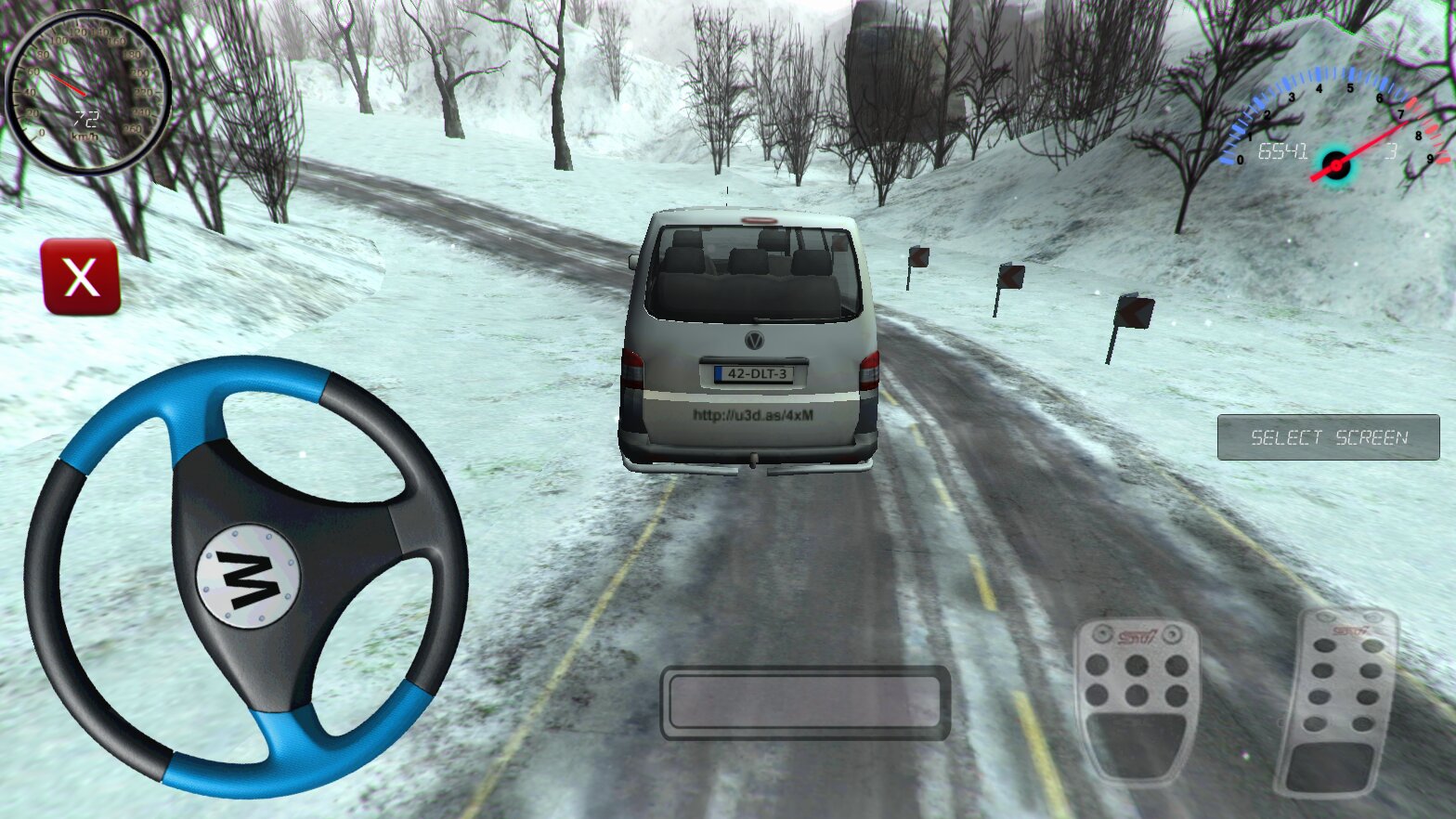
Task: Tap the wide gray bar button
Action: (x=805, y=702)
